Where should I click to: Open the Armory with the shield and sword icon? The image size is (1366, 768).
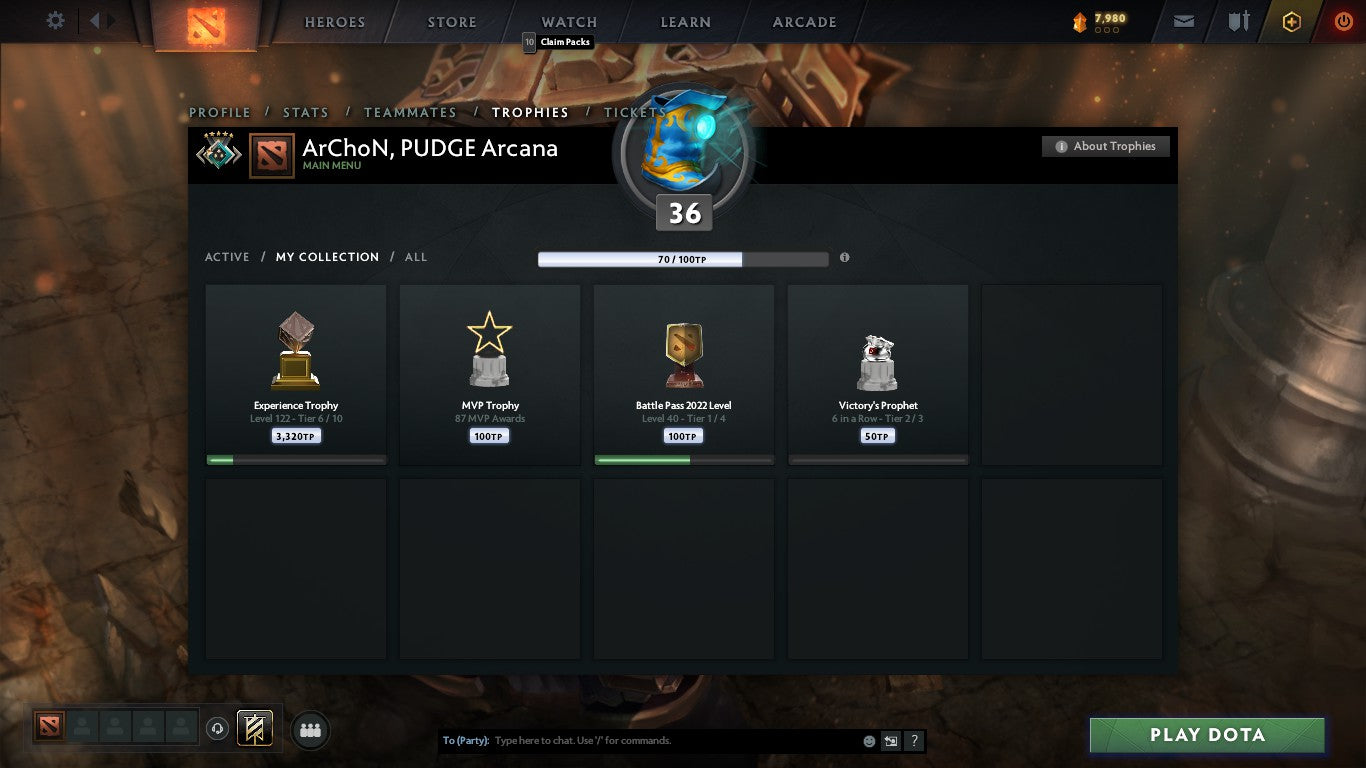pyautogui.click(x=1237, y=20)
